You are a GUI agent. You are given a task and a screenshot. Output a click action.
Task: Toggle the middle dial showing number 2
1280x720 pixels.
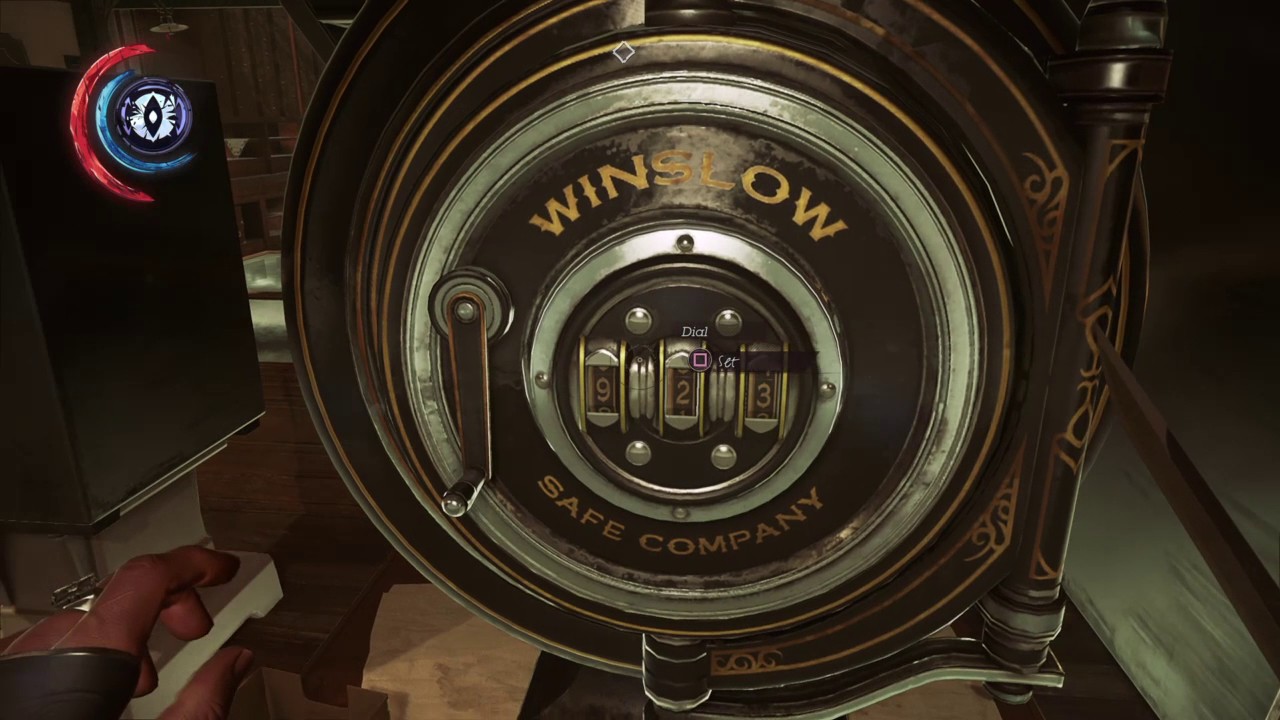680,395
